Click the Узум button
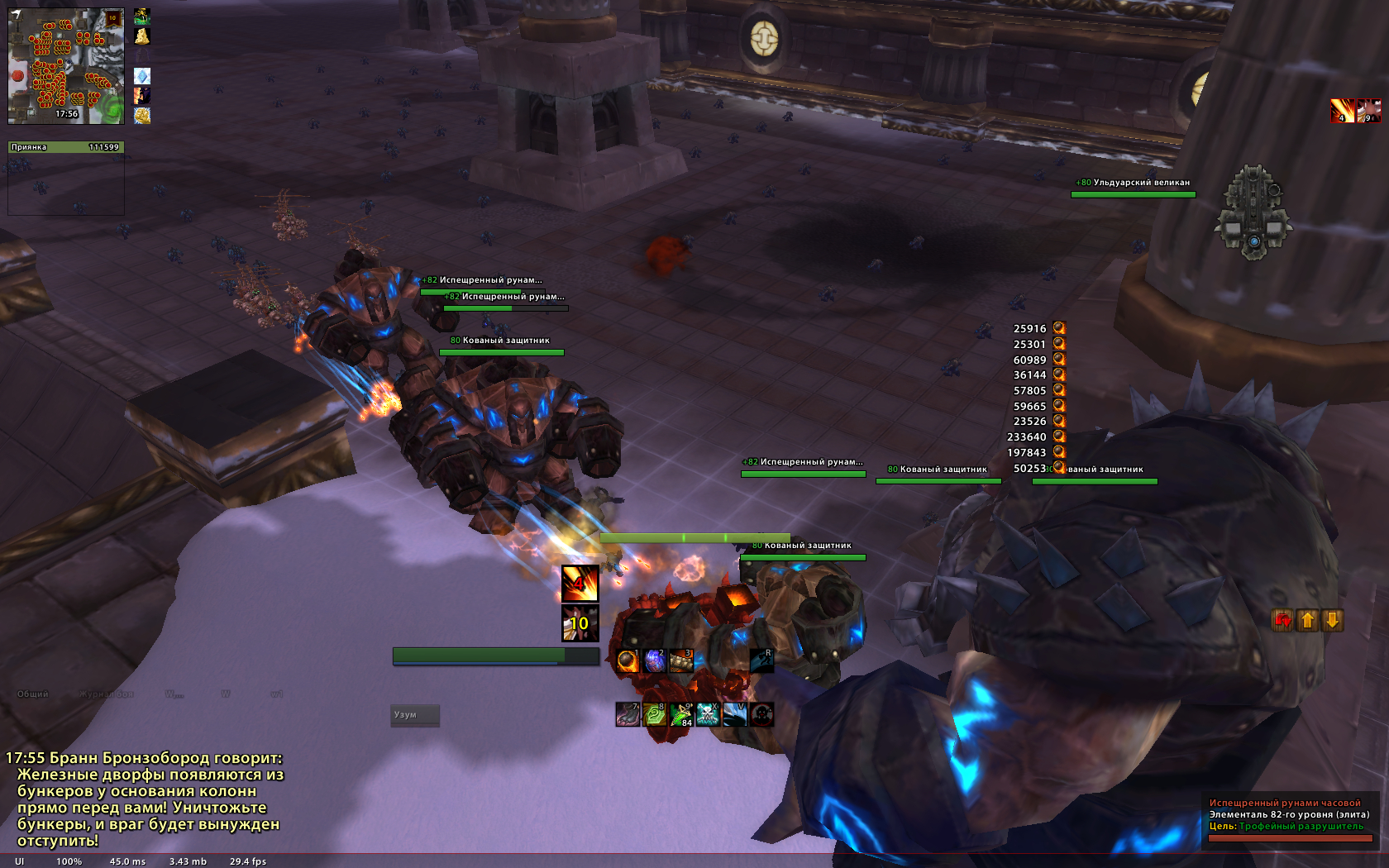Screen dimensions: 1389x868 pyautogui.click(x=415, y=715)
